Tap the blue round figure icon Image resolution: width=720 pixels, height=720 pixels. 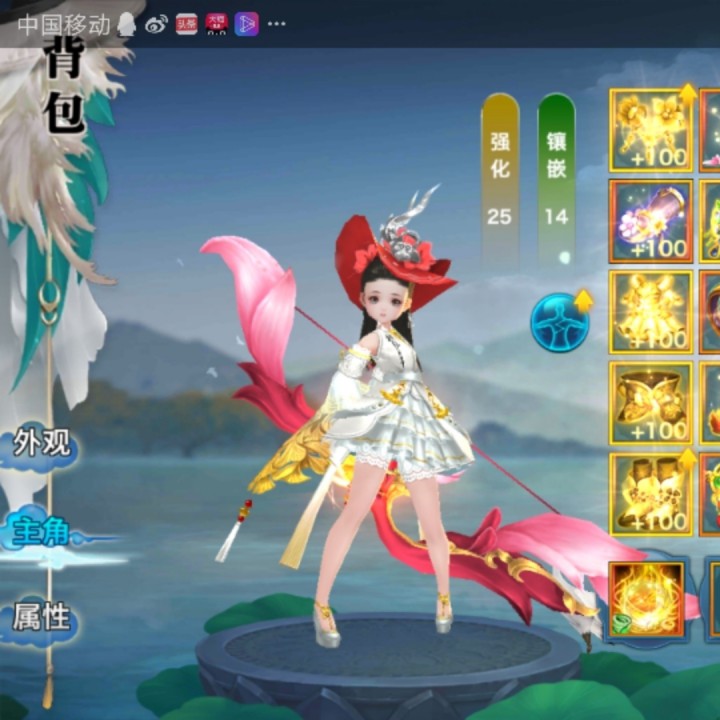(559, 322)
